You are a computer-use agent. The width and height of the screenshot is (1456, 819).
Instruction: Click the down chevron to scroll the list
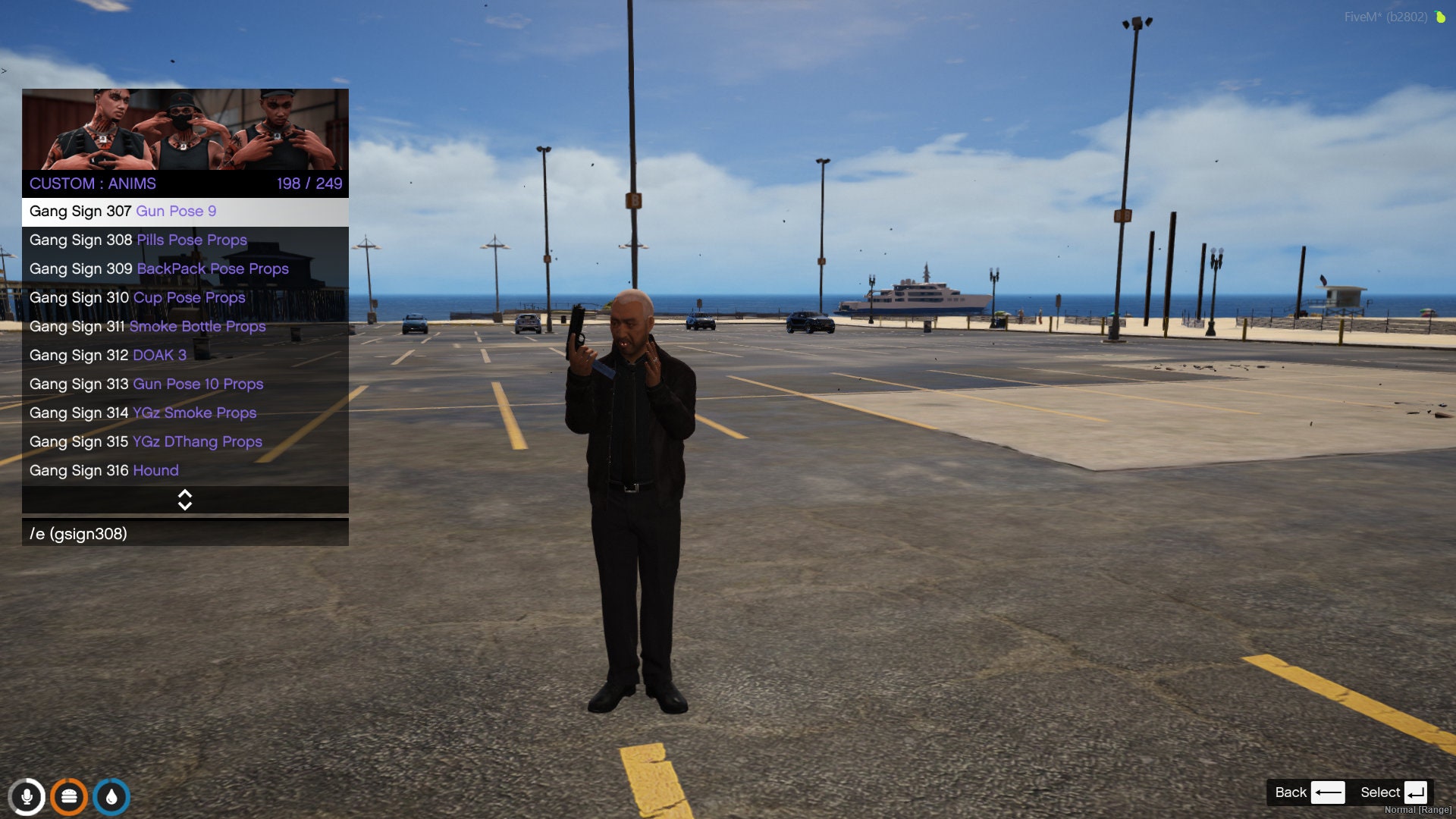pos(184,507)
